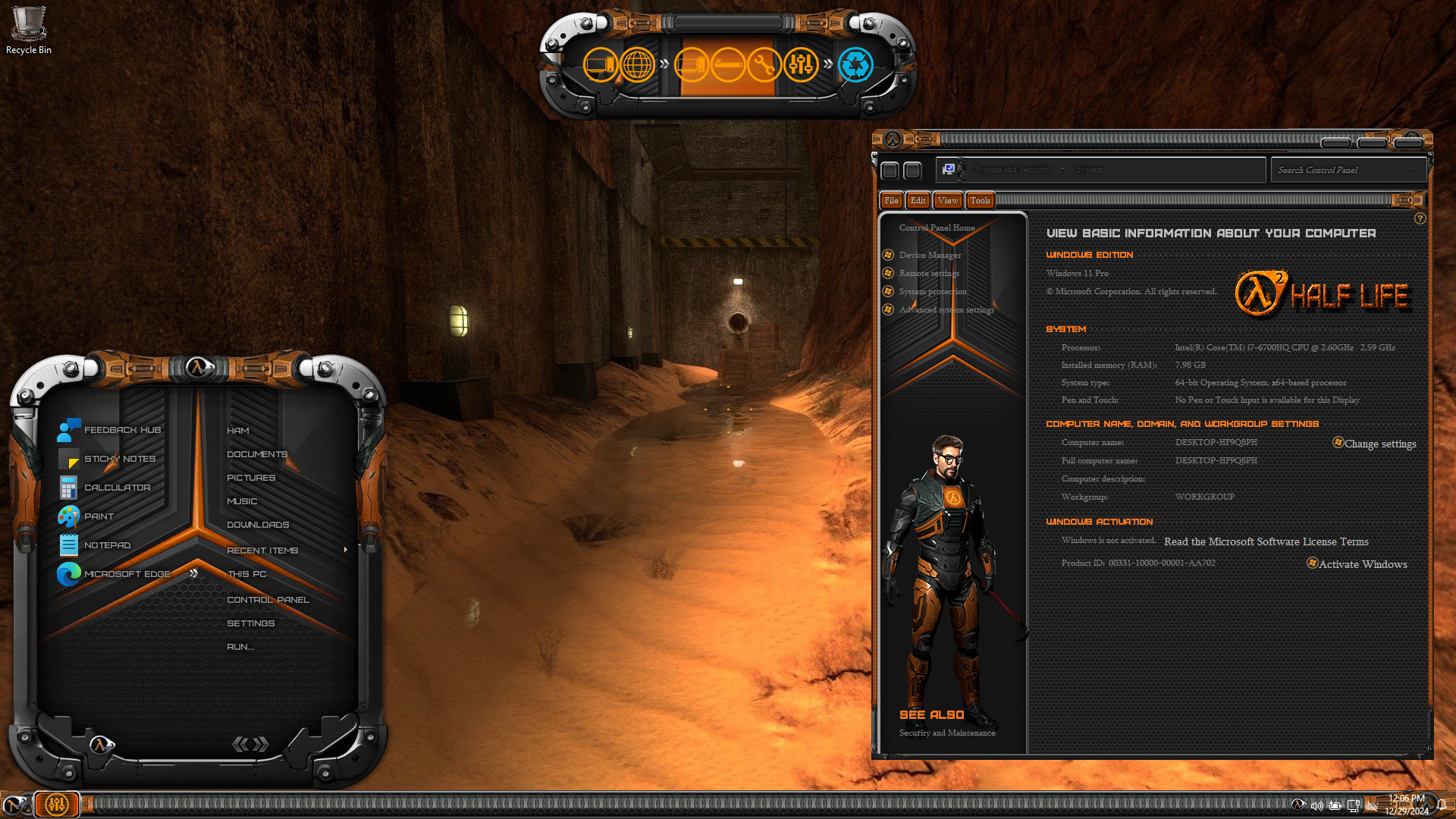This screenshot has height=819, width=1456.
Task: Start the Paint application
Action: pyautogui.click(x=99, y=516)
